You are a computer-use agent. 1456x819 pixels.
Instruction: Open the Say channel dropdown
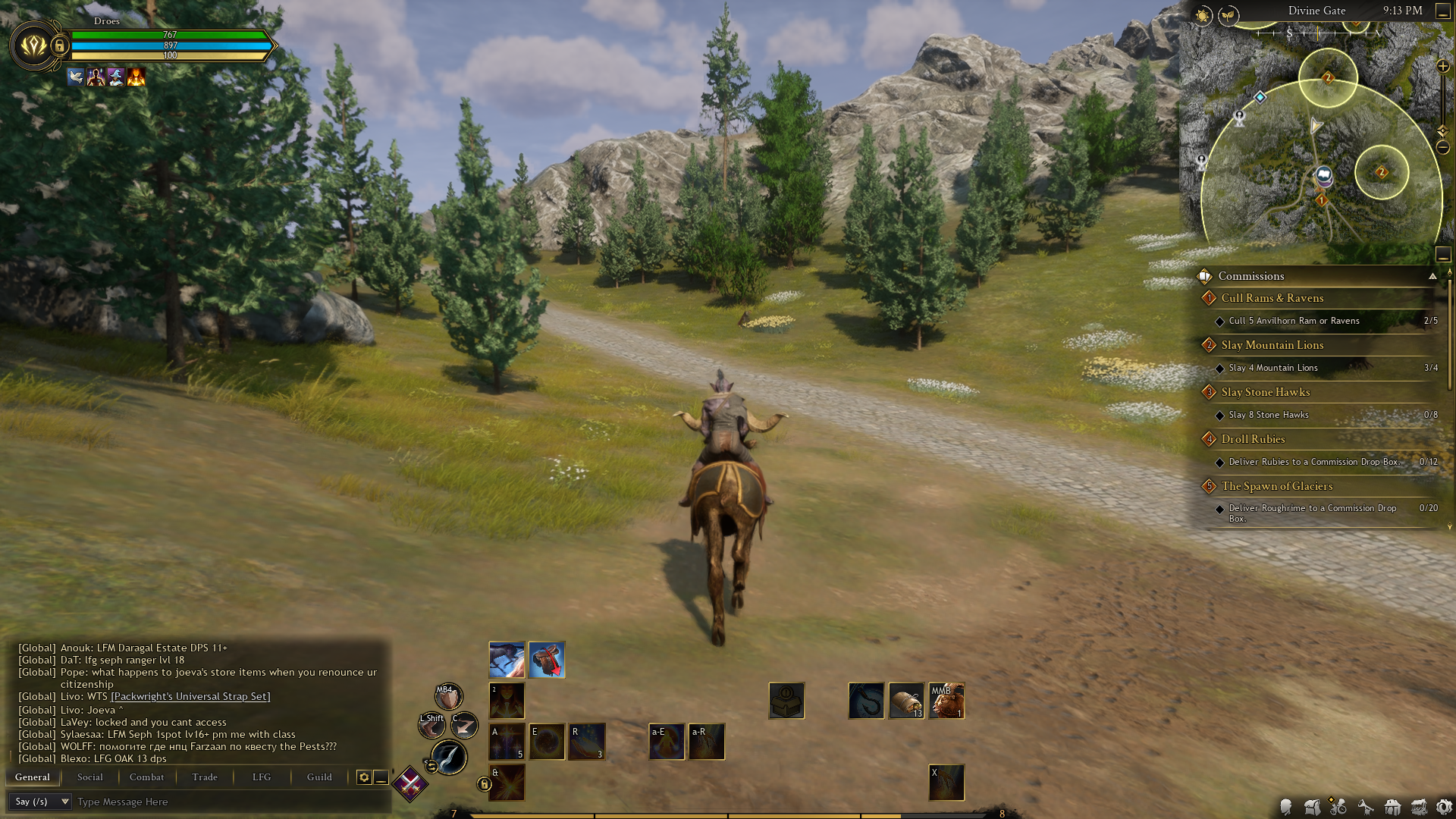point(42,802)
